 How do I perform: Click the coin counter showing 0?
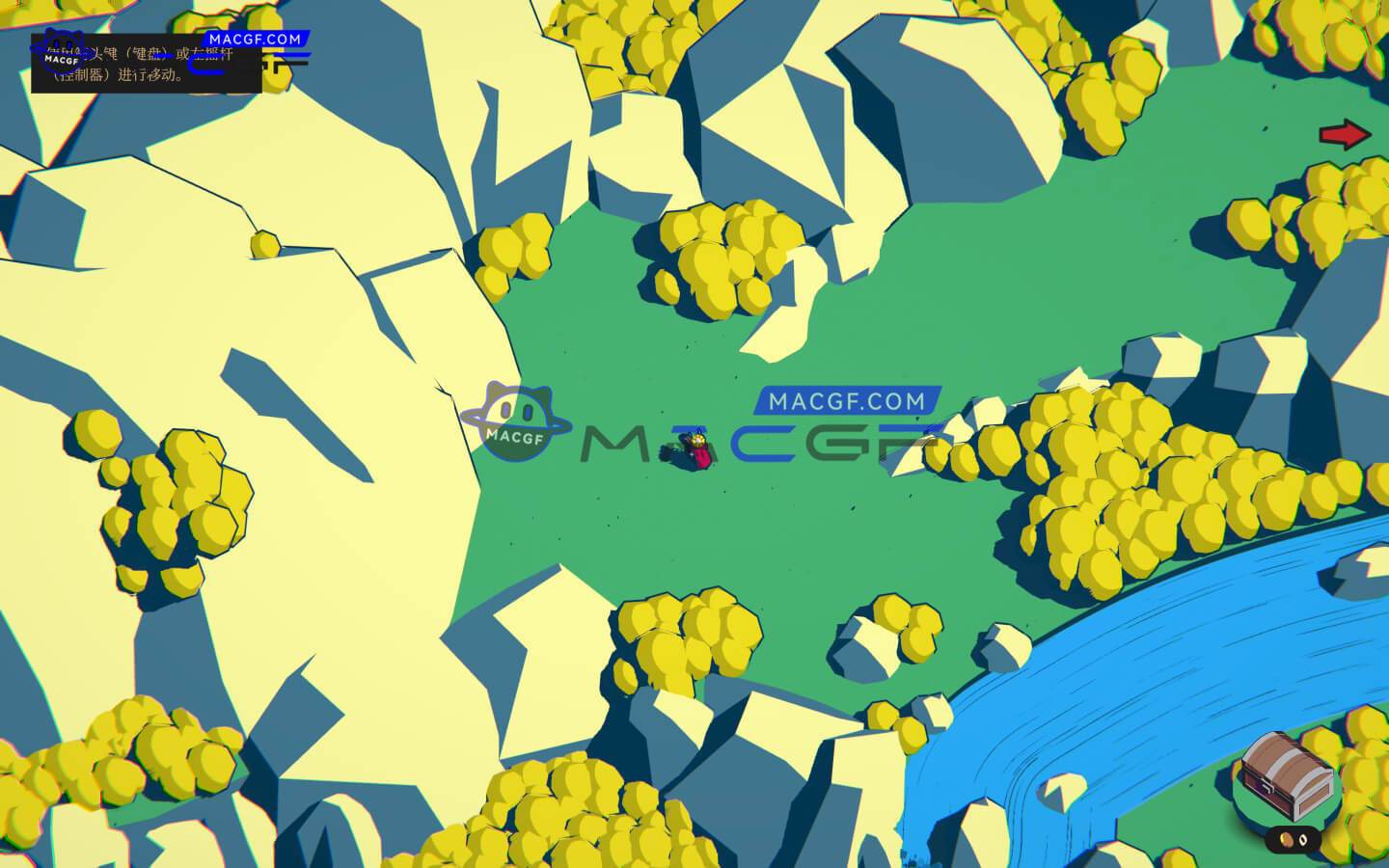1303,840
